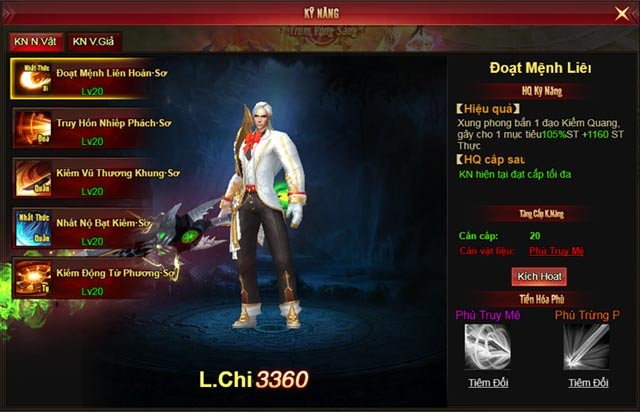The height and width of the screenshot is (412, 640).
Task: Open the red Phù Truy Mệ material link
Action: pos(556,251)
